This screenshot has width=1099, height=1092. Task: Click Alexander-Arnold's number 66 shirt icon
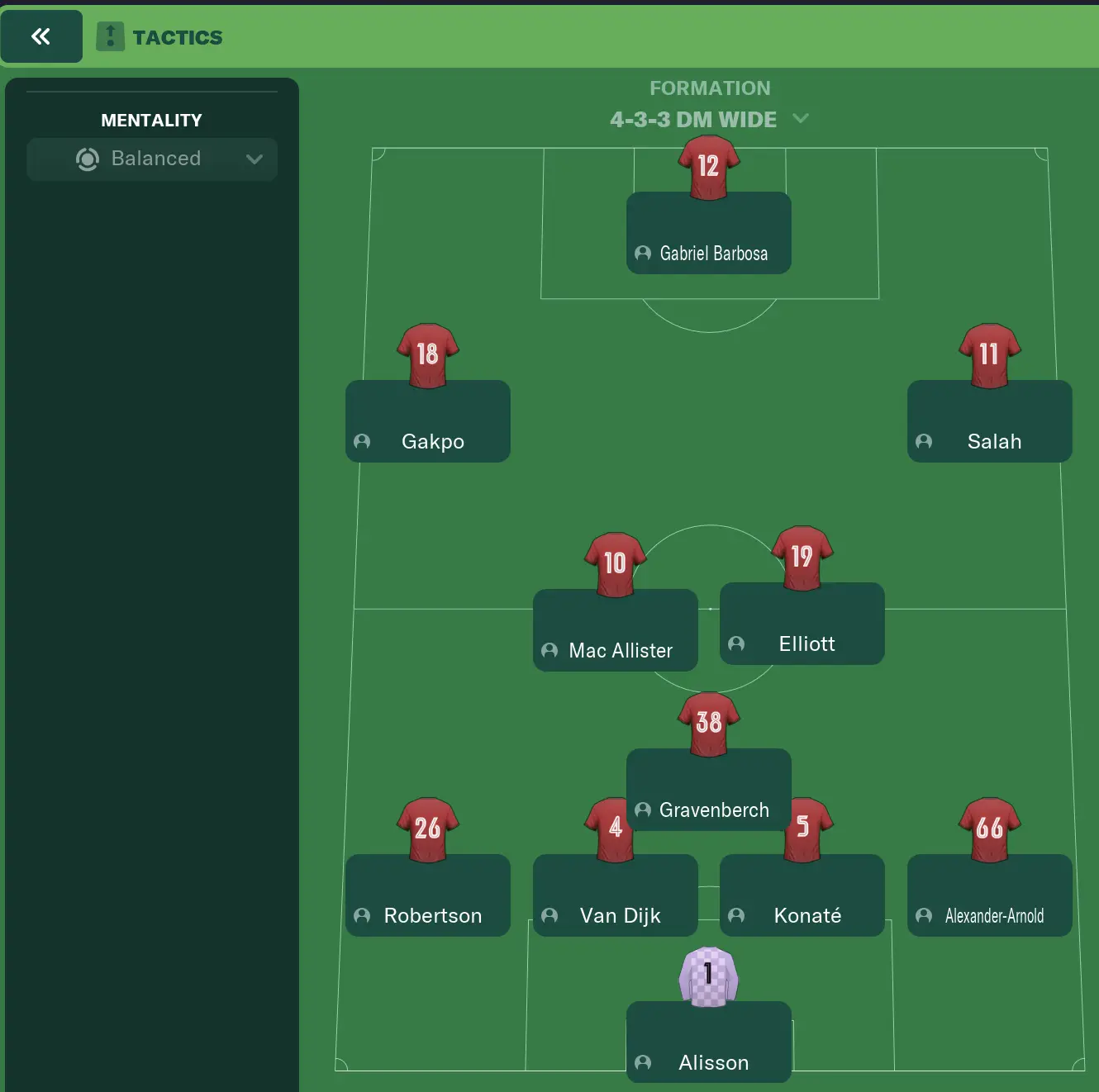pyautogui.click(x=988, y=828)
